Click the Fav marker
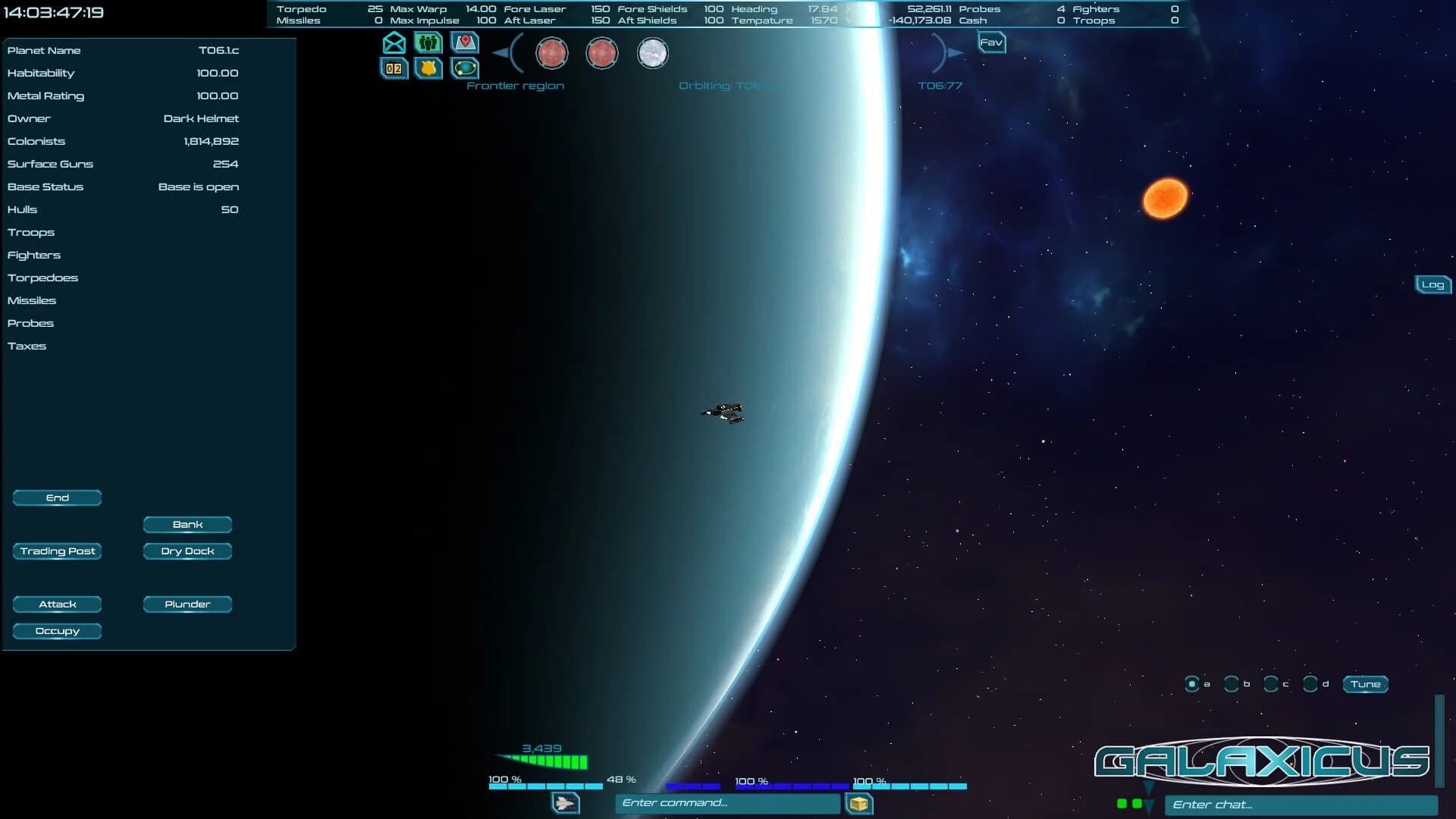 (x=990, y=43)
